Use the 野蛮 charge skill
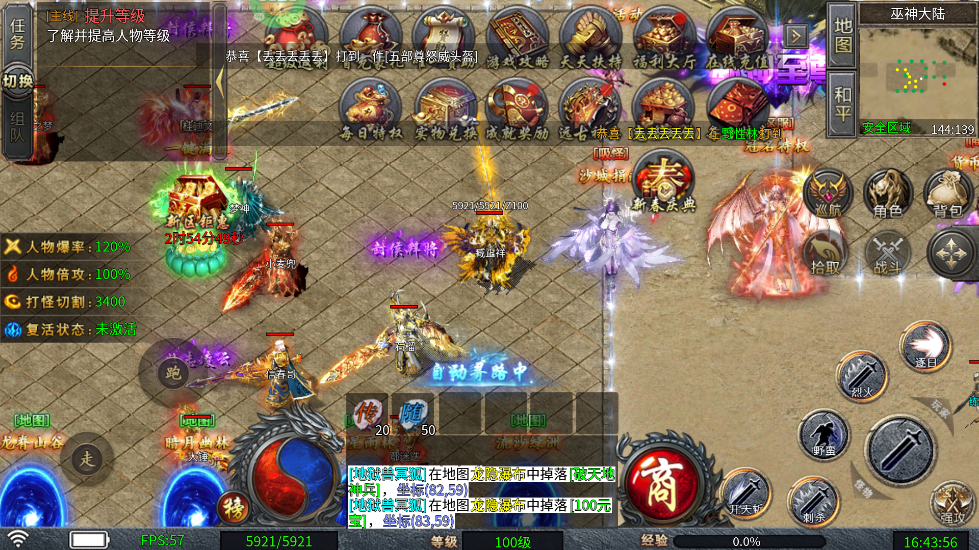This screenshot has height=550, width=979. [x=823, y=436]
